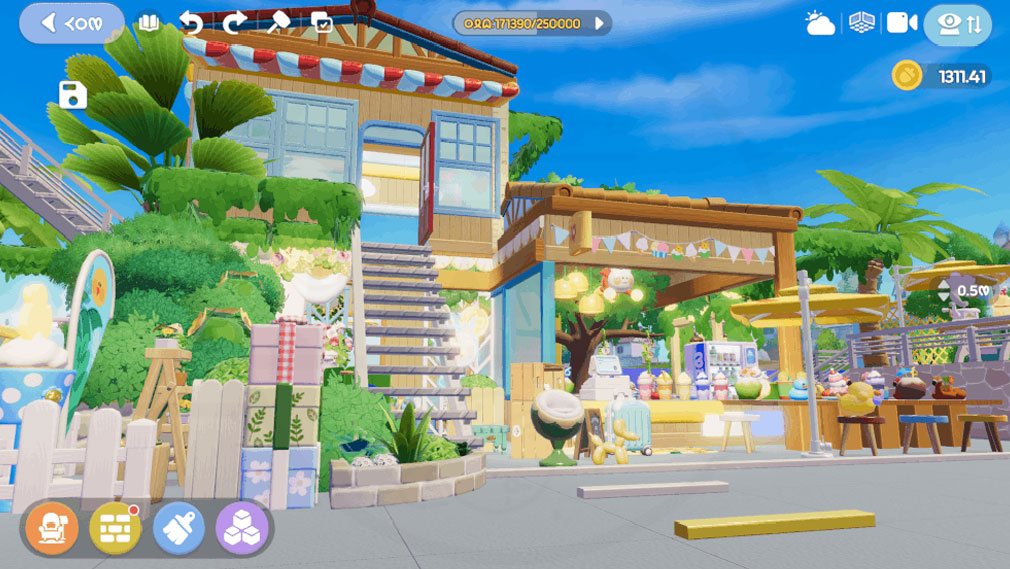Open the book guide icon
Screen dimensions: 1010x569
tap(149, 23)
